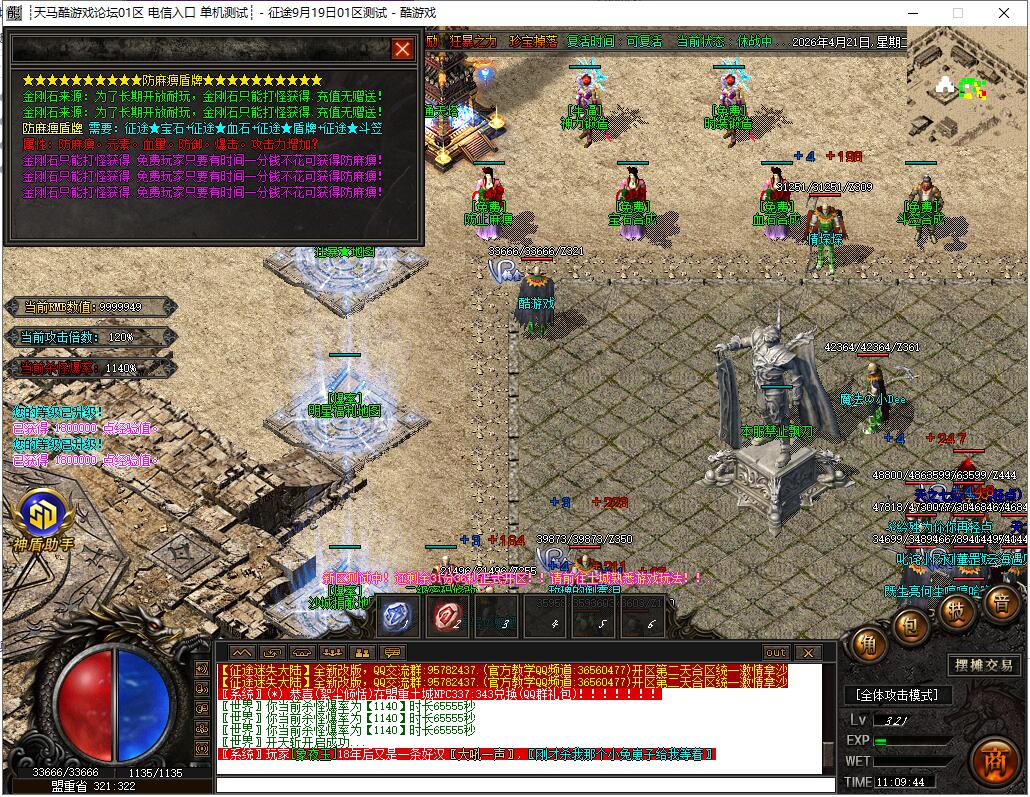1030x797 pixels.
Task: Close the chat panel with its X button
Action: tap(808, 653)
